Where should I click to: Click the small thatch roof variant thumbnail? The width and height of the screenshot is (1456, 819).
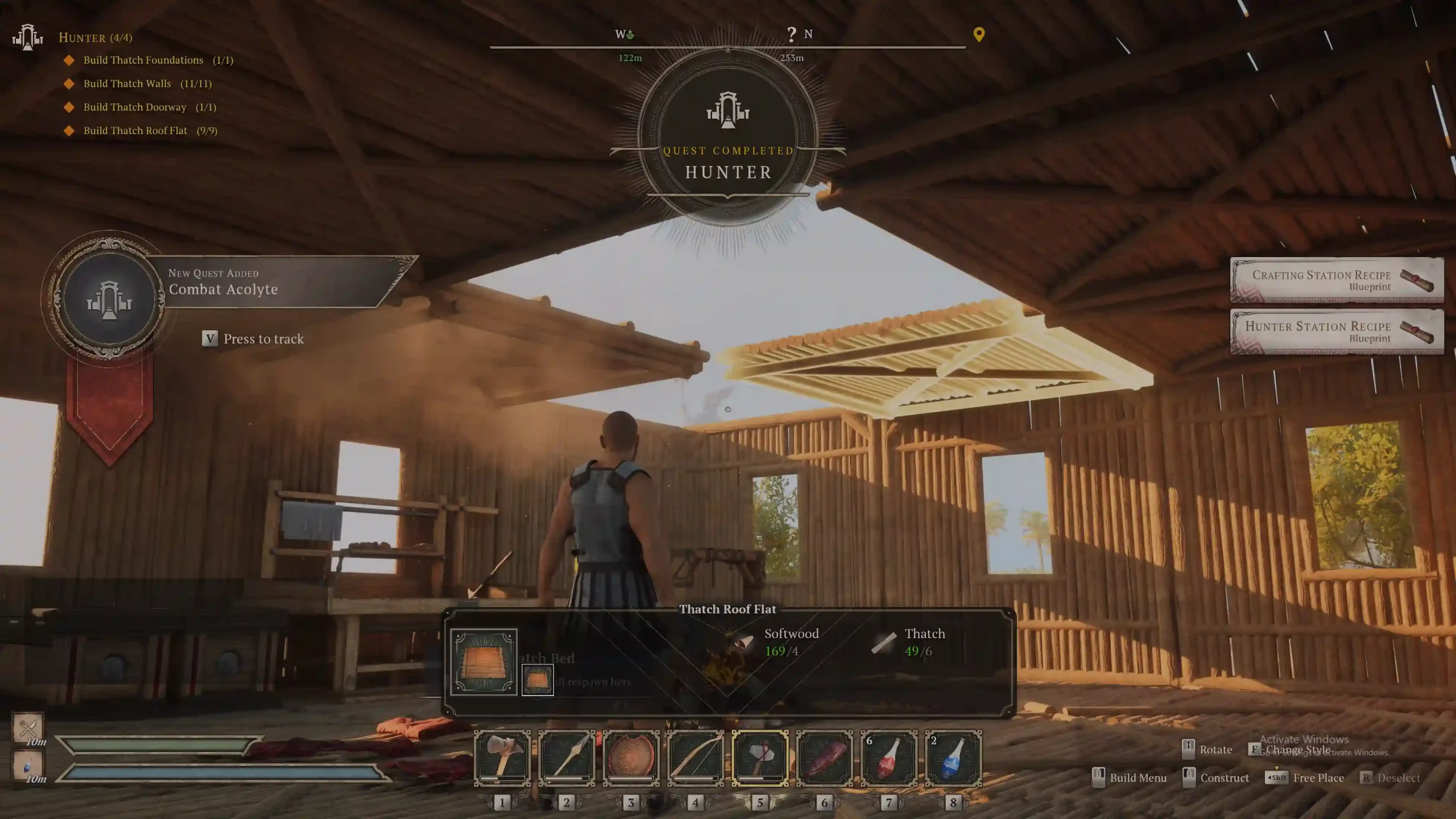537,680
